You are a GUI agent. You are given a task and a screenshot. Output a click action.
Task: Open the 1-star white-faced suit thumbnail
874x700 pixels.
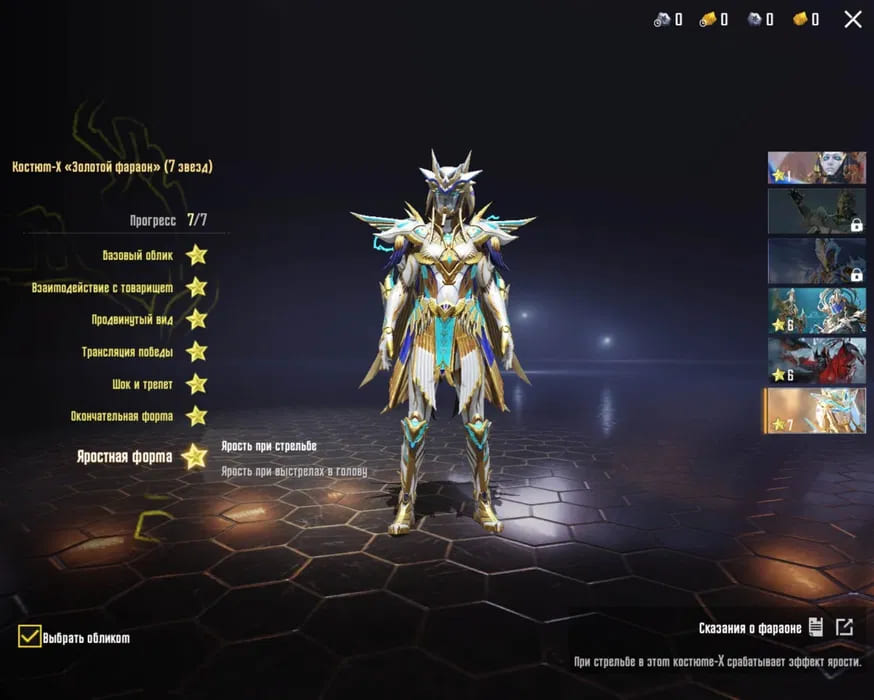816,168
